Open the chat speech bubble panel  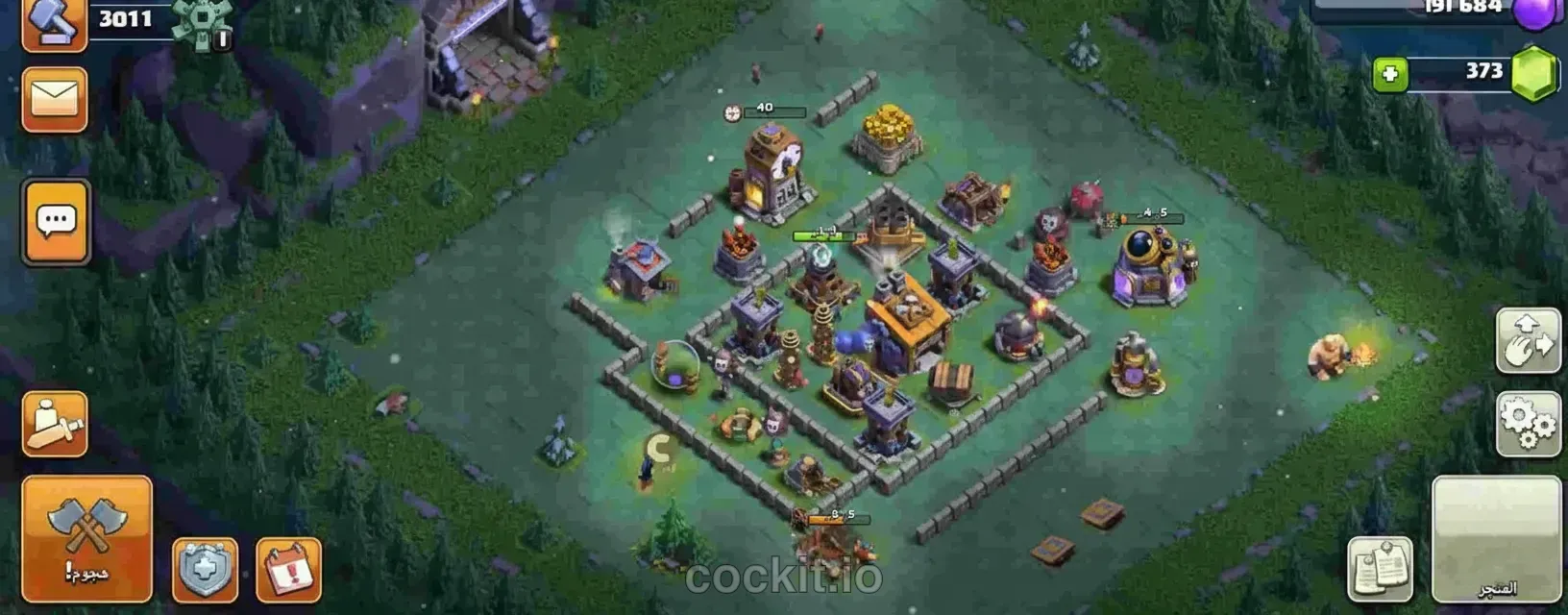[x=56, y=222]
